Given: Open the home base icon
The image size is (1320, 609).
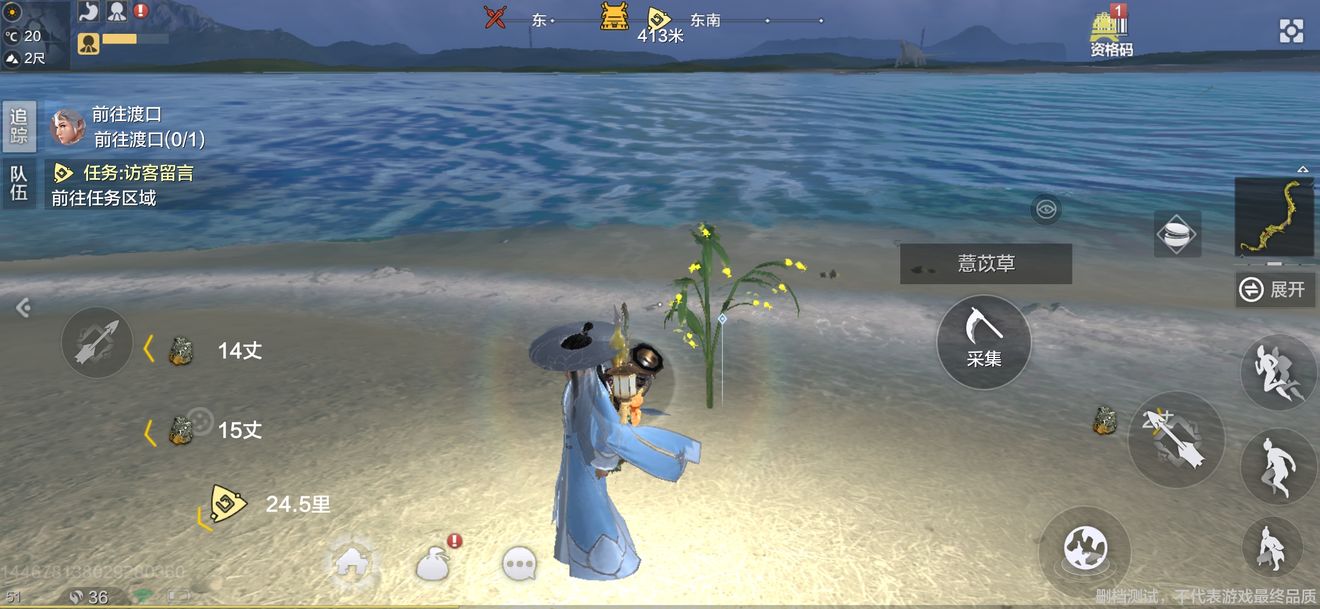Looking at the screenshot, I should tap(352, 561).
